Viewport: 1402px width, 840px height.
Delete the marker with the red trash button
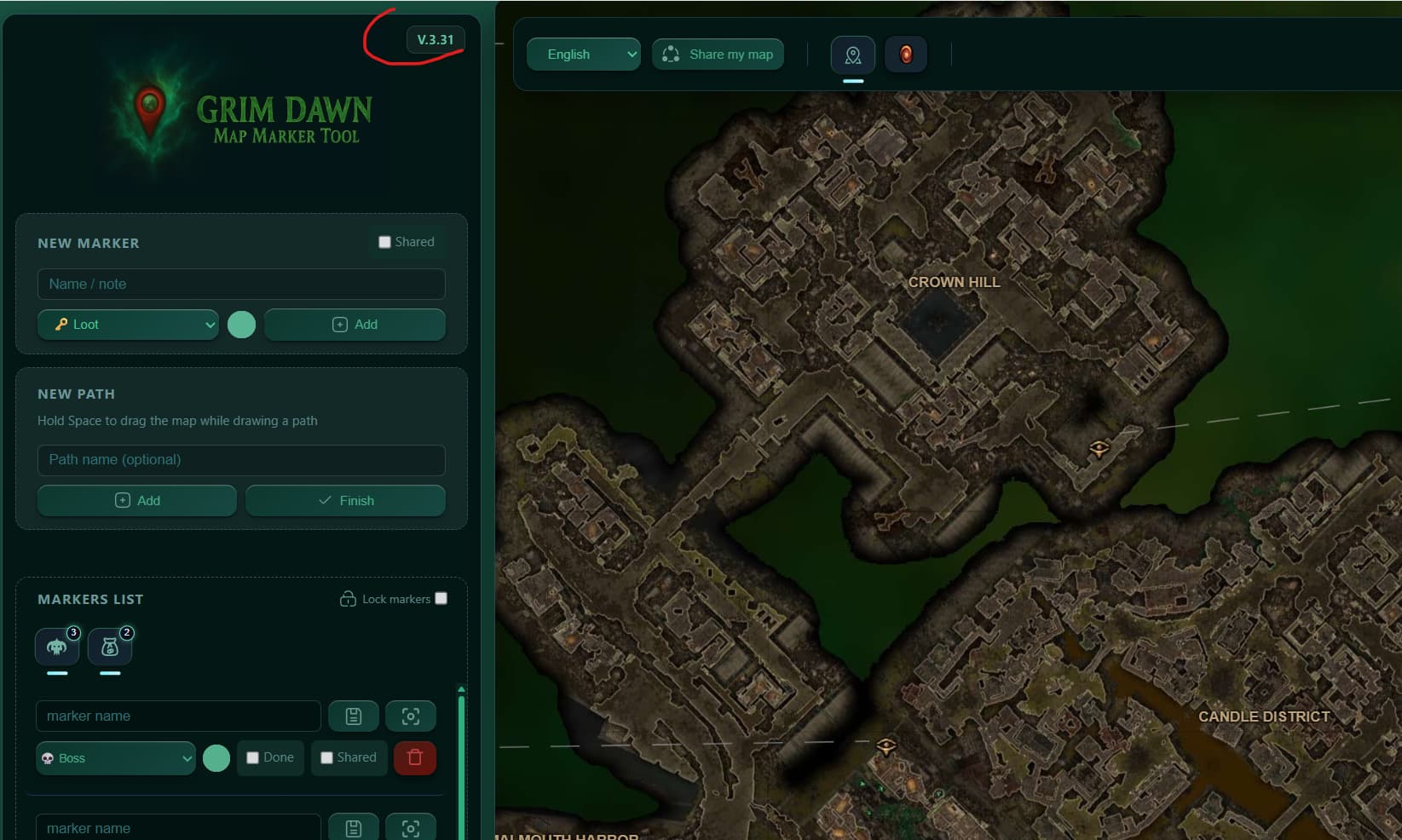click(415, 757)
